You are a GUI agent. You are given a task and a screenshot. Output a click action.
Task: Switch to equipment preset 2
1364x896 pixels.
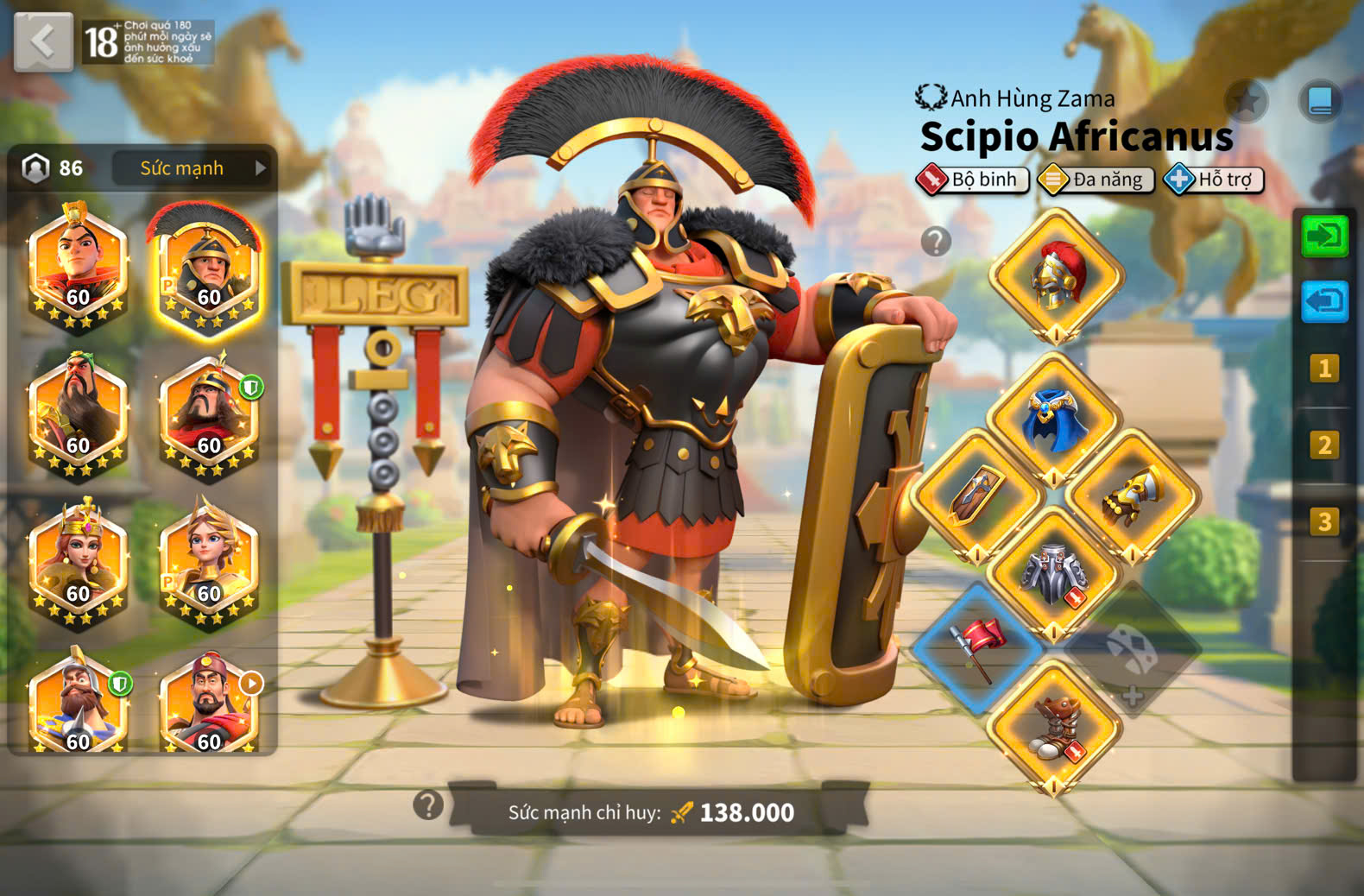coord(1323,445)
